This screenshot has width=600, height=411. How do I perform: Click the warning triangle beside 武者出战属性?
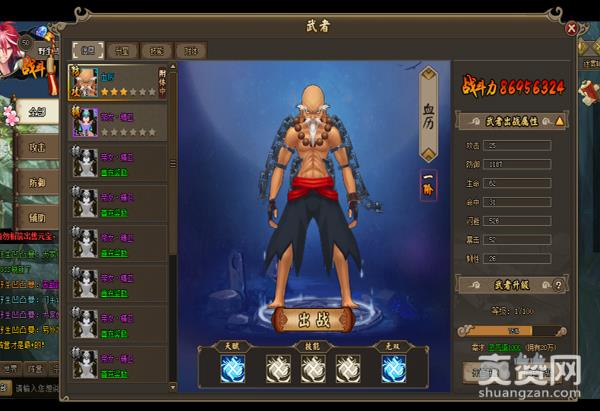pos(559,120)
